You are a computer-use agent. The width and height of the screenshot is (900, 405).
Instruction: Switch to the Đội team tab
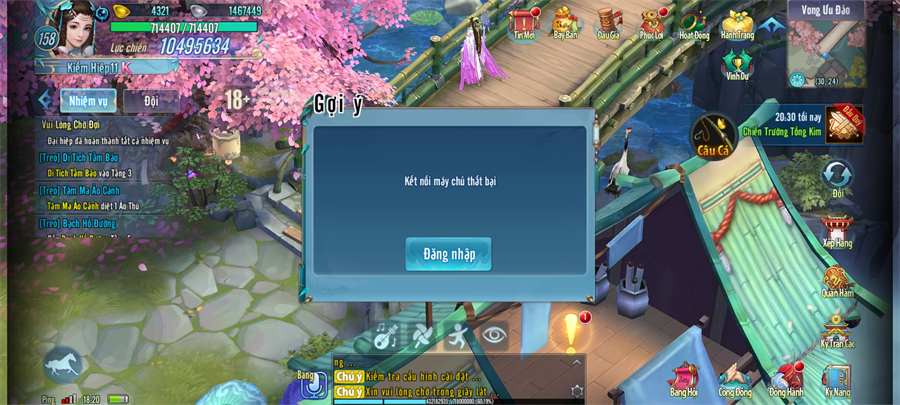151,101
